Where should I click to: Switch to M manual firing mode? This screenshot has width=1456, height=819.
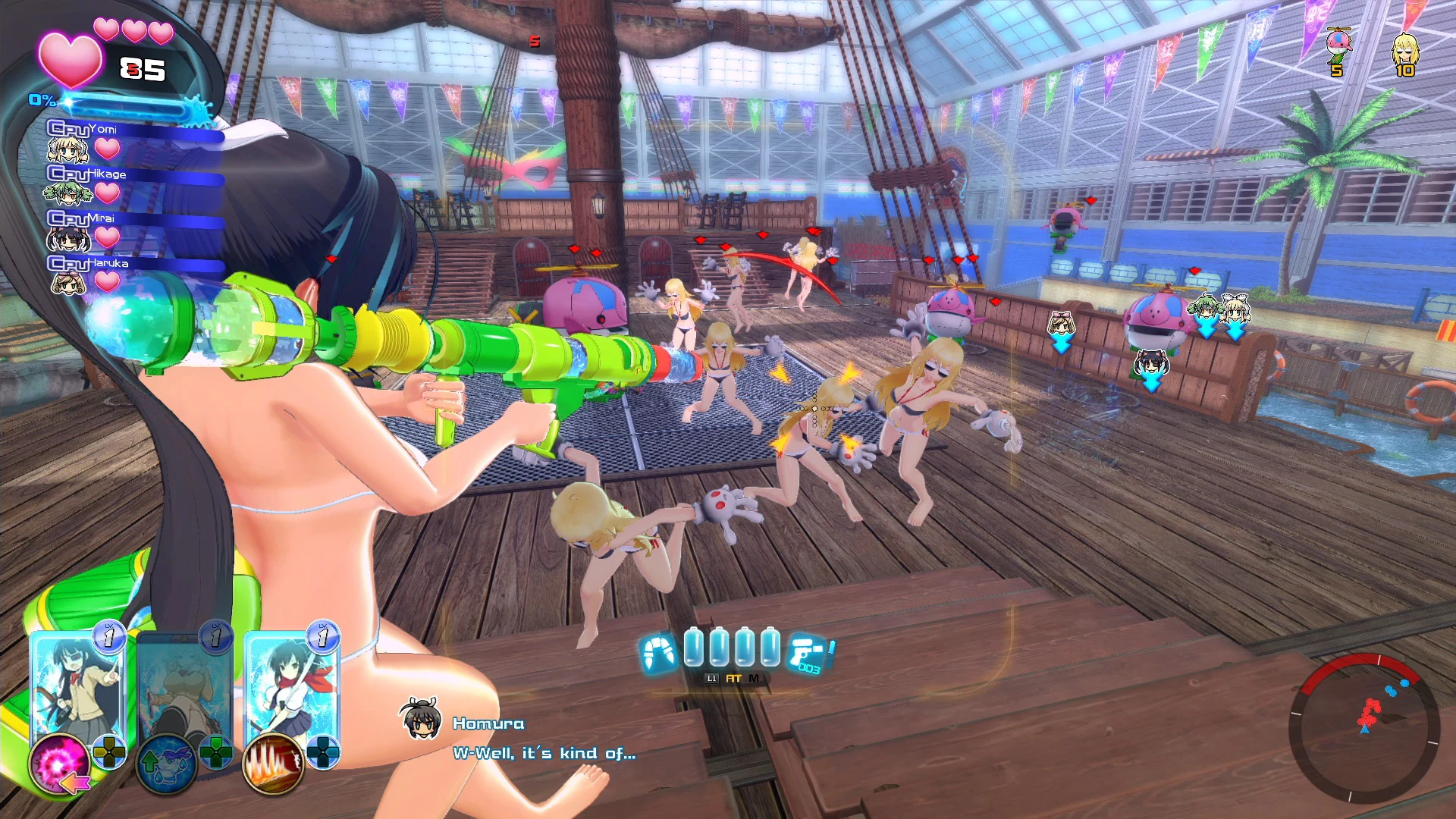pyautogui.click(x=752, y=679)
